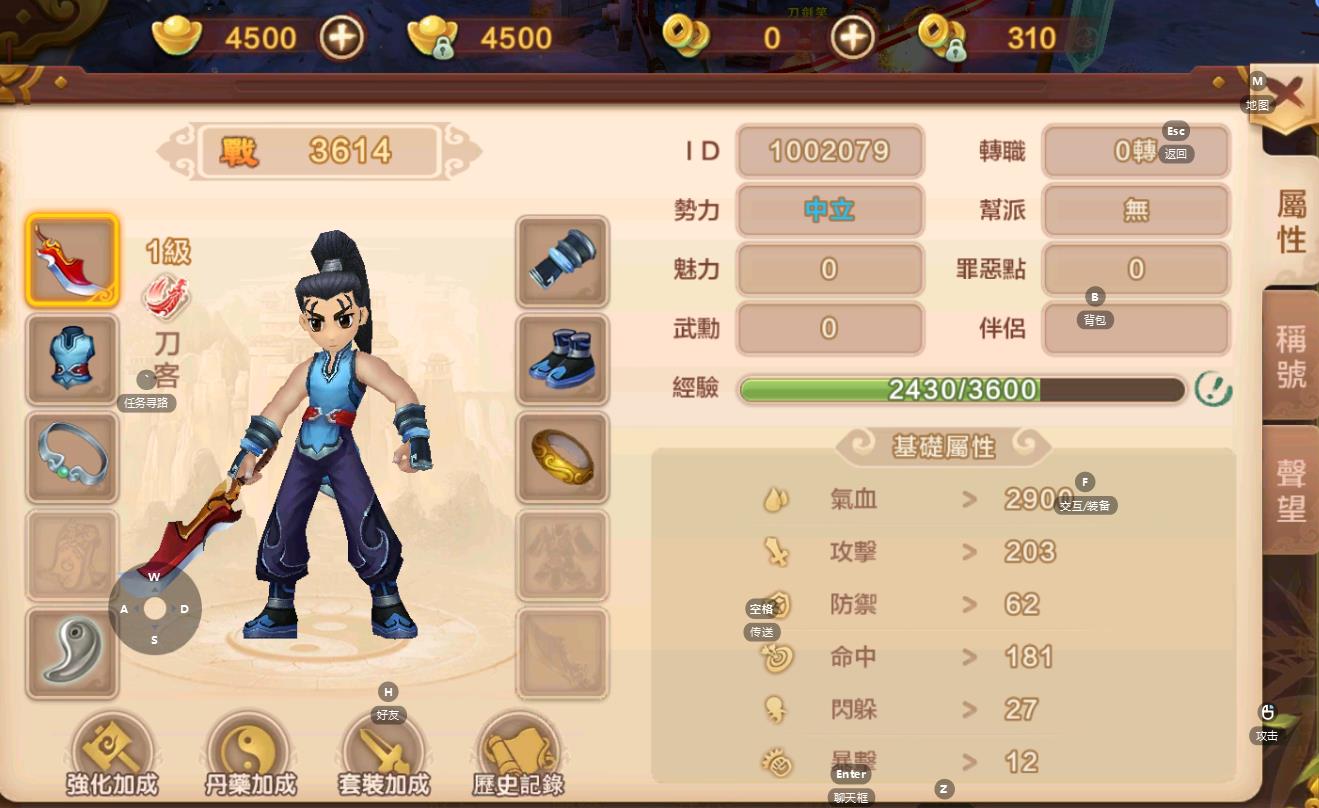Add copper coins with the plus button

click(852, 38)
